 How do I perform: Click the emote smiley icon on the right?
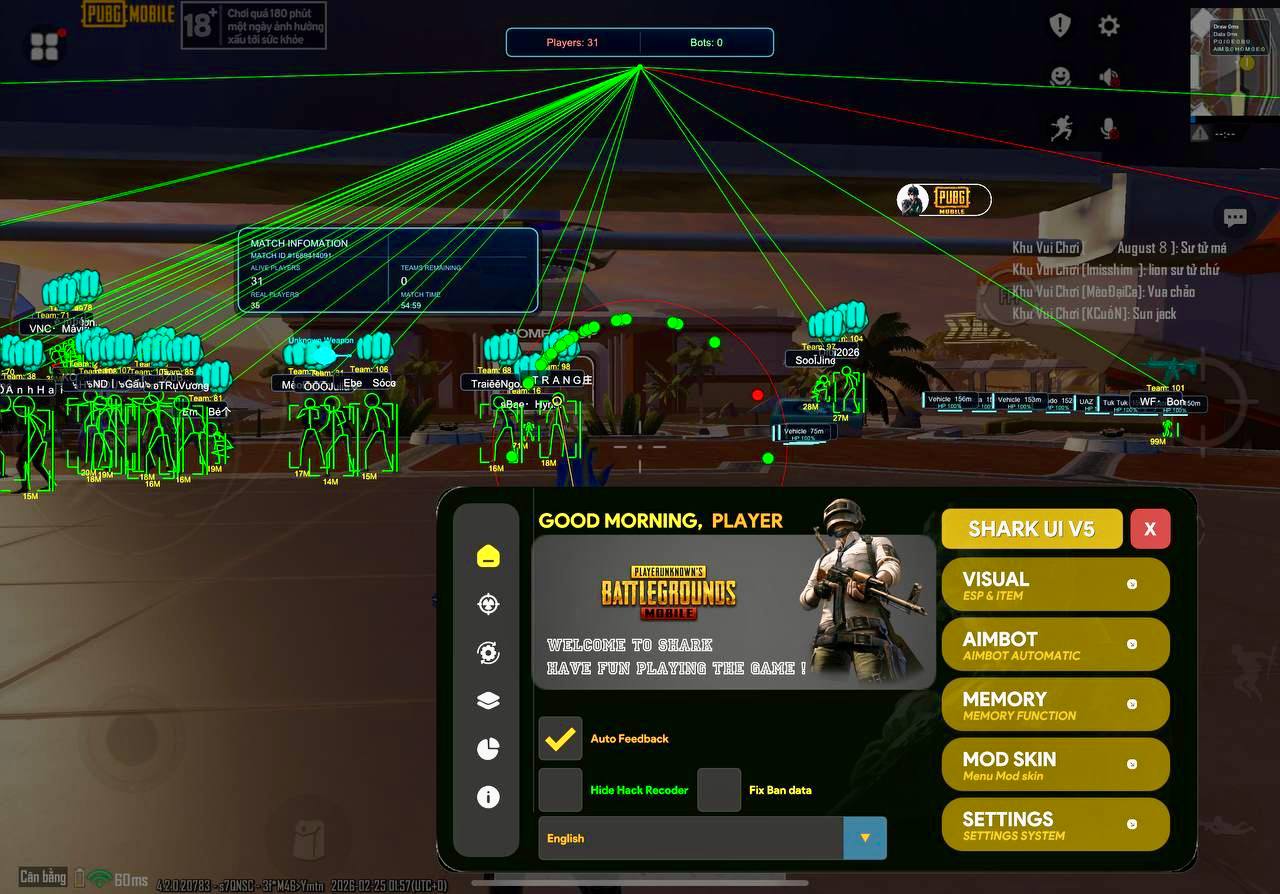(1061, 75)
